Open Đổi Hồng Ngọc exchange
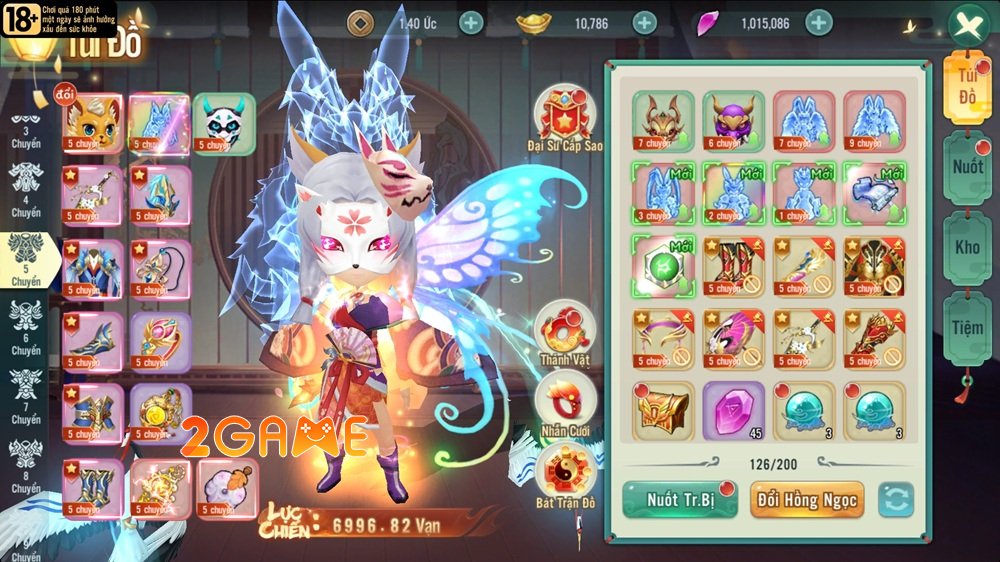The height and width of the screenshot is (562, 1000). click(x=806, y=500)
